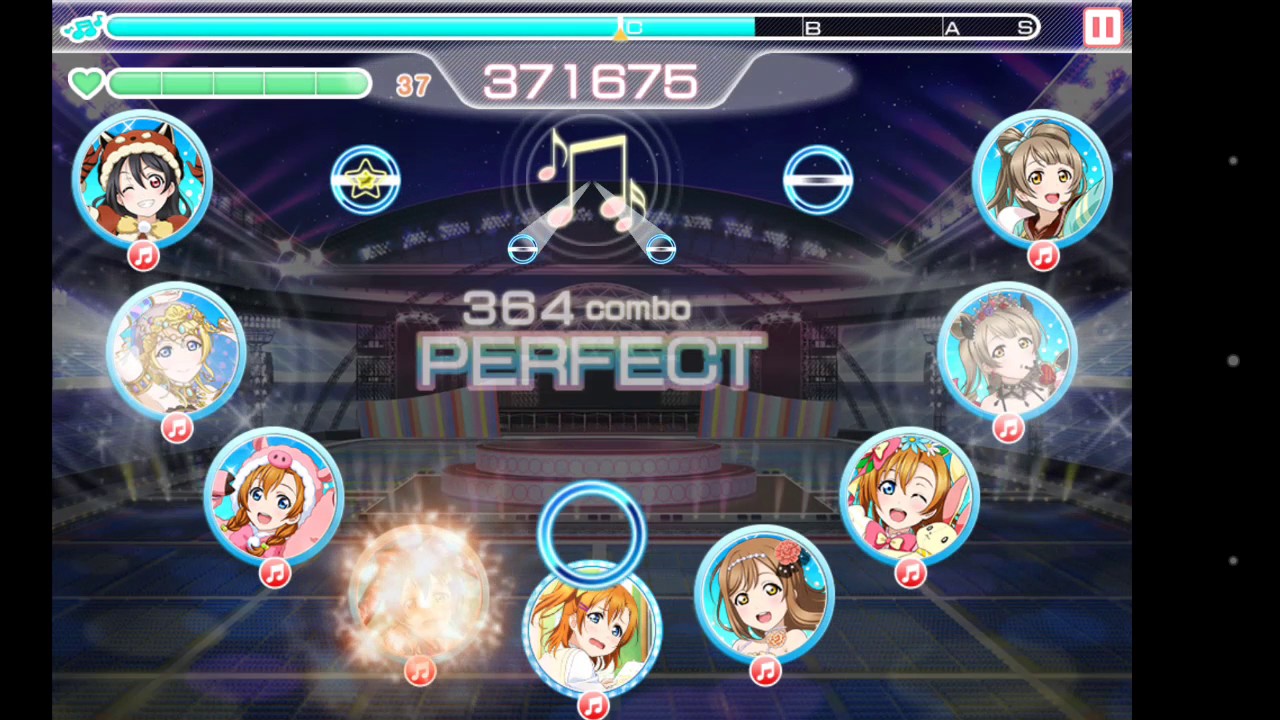Tap the glowing burst-effect rhythm circle
Image resolution: width=1280 pixels, height=720 pixels.
coord(419,595)
